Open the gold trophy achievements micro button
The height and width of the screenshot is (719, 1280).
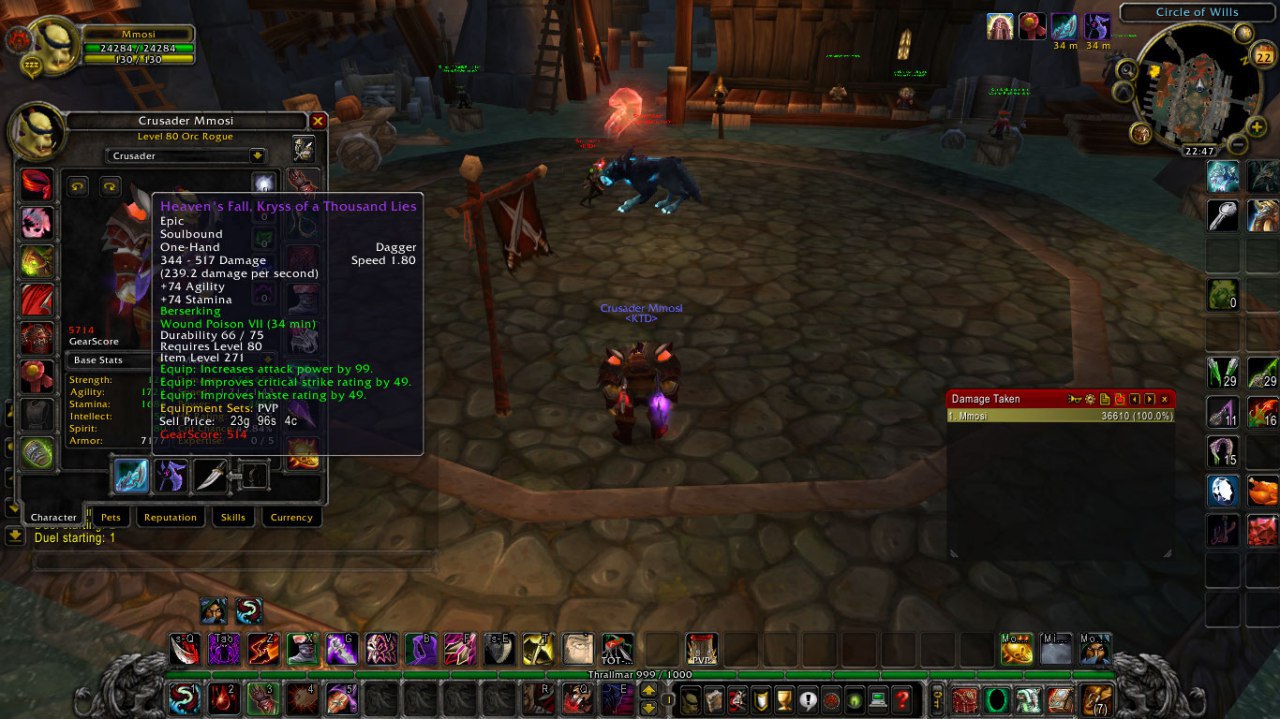784,699
